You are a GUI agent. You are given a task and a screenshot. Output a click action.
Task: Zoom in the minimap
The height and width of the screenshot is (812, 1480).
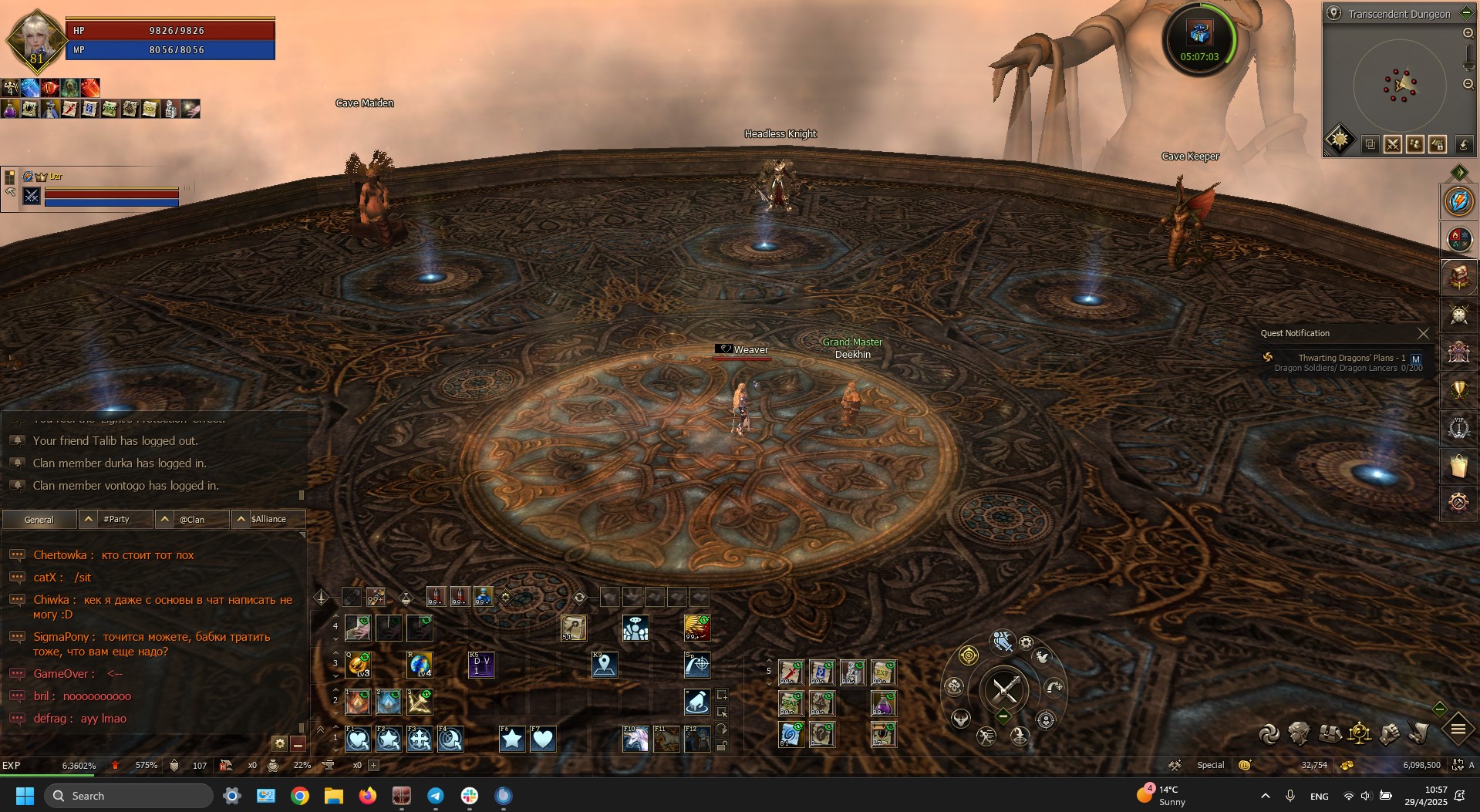coord(1468,33)
